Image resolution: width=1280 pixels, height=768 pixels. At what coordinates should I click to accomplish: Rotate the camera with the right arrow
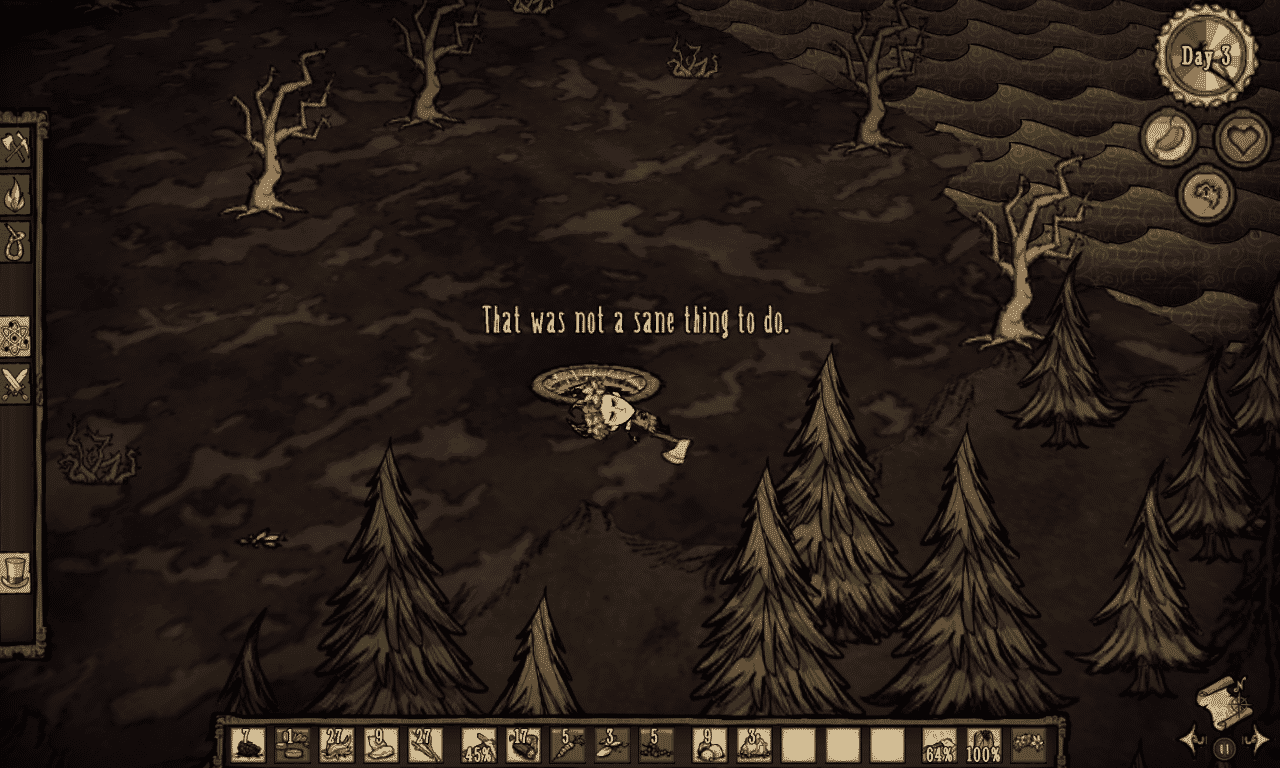[x=1257, y=741]
